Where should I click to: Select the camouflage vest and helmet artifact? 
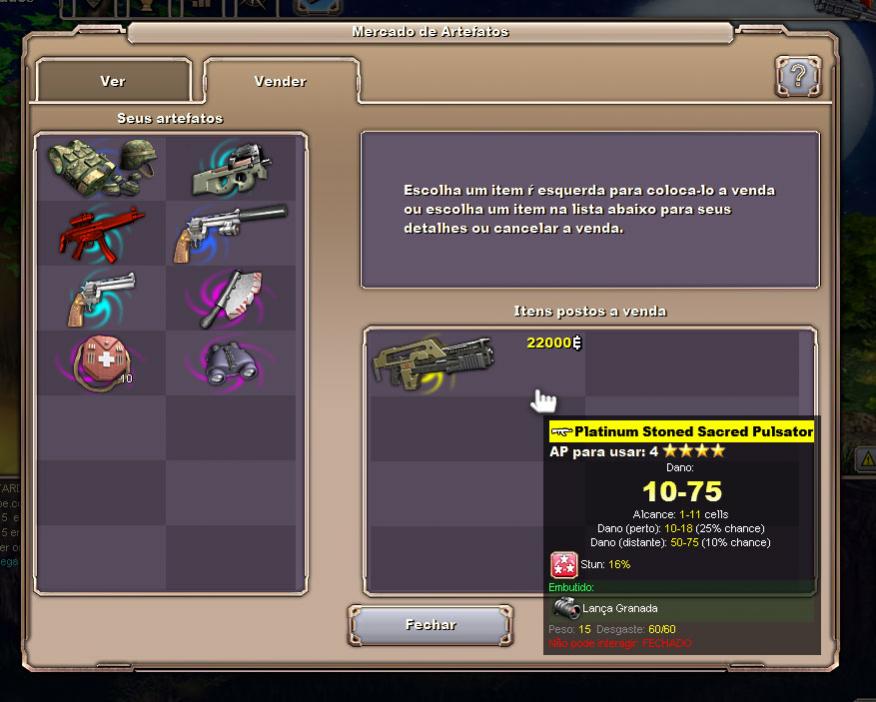click(102, 169)
